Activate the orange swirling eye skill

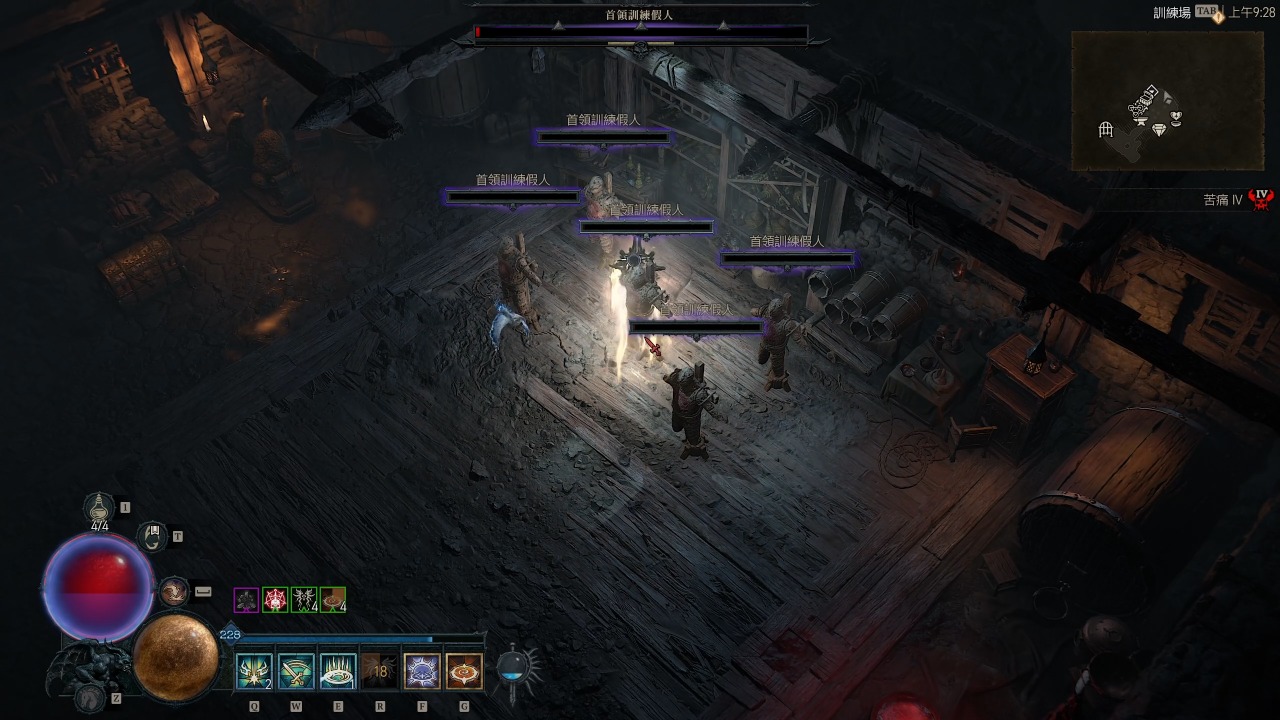click(x=464, y=671)
